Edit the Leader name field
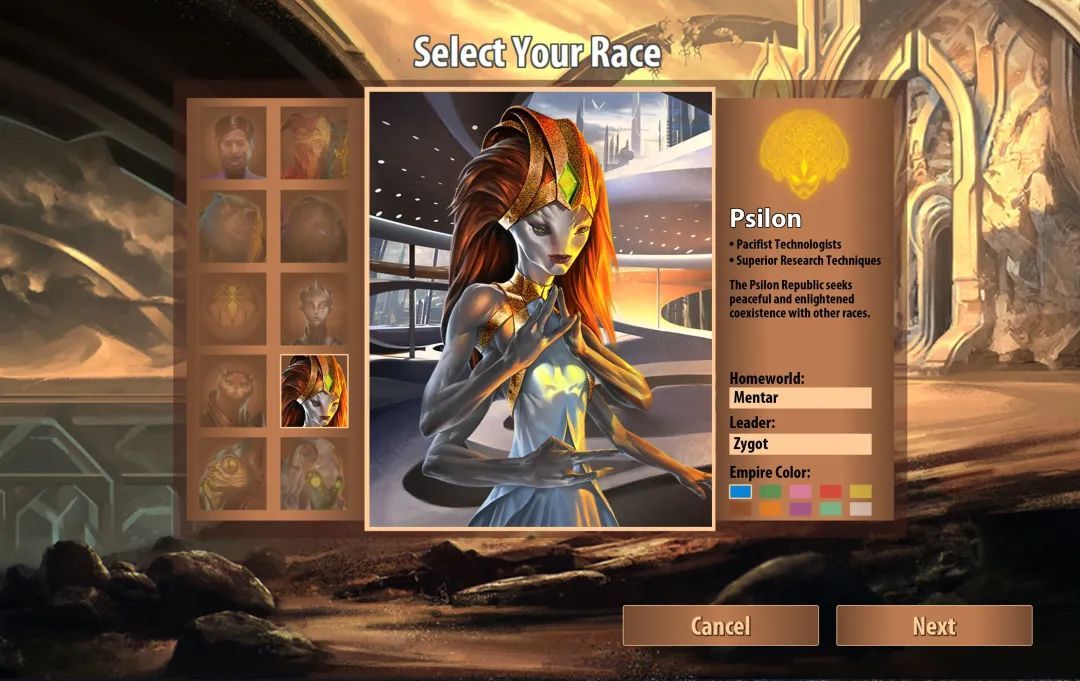 tap(800, 444)
